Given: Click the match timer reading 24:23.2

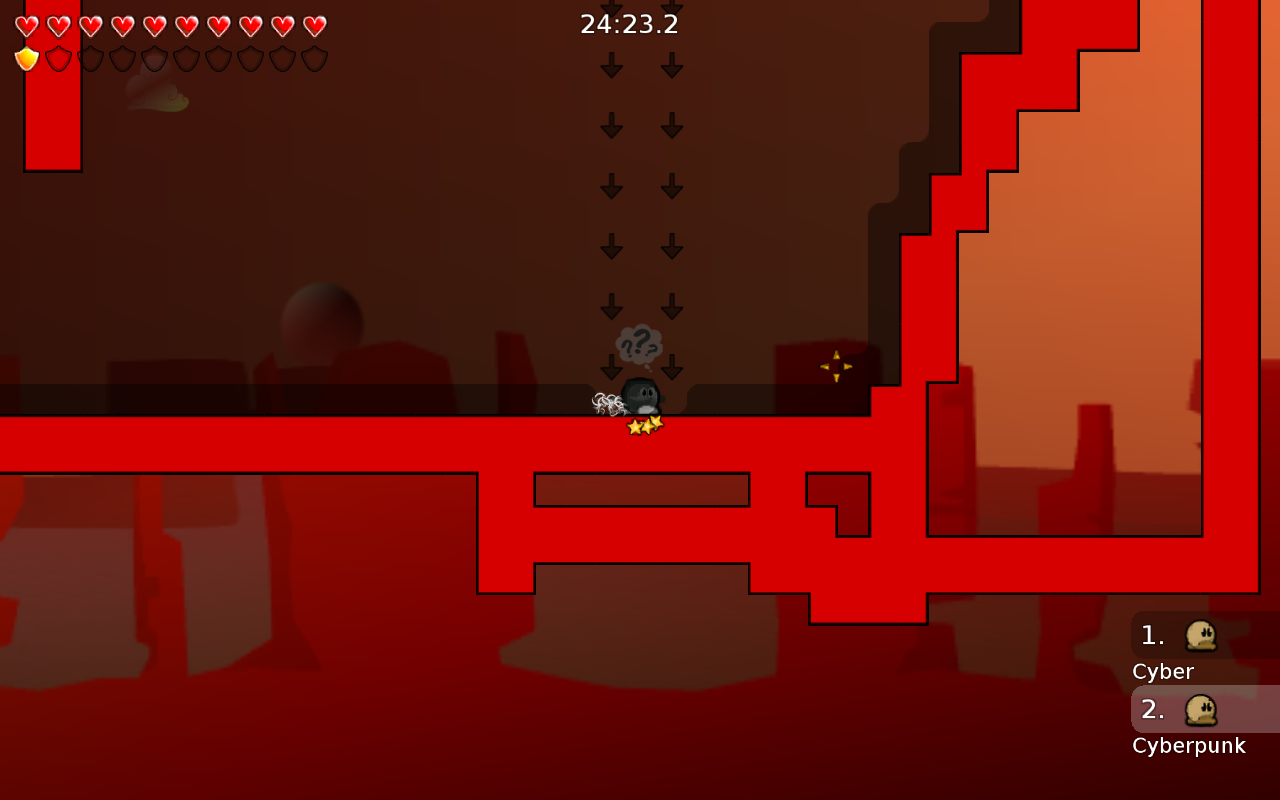Looking at the screenshot, I should (x=628, y=25).
